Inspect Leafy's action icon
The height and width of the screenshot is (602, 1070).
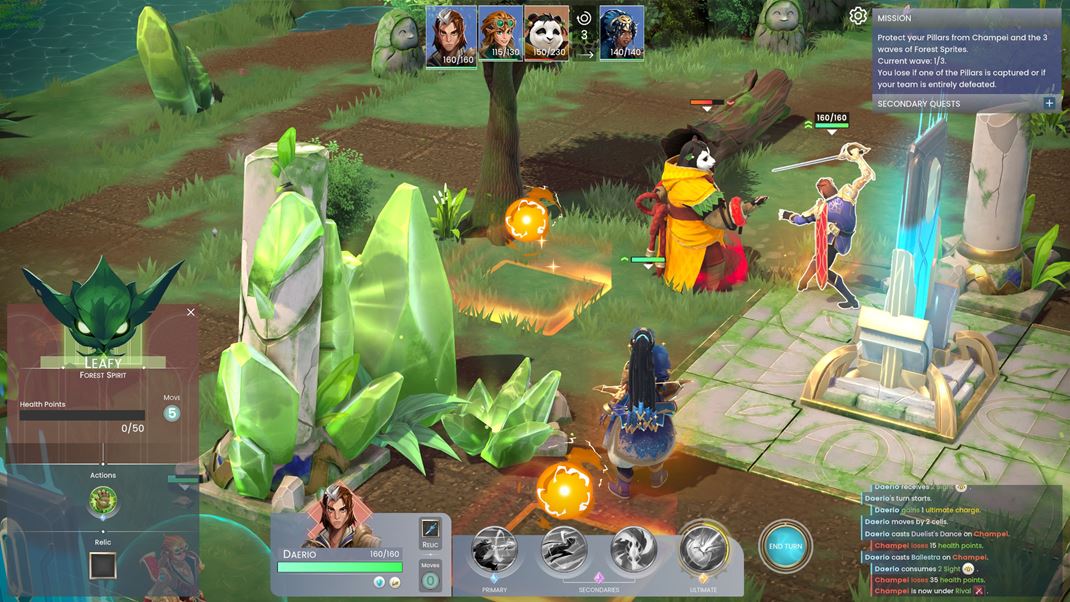(103, 500)
